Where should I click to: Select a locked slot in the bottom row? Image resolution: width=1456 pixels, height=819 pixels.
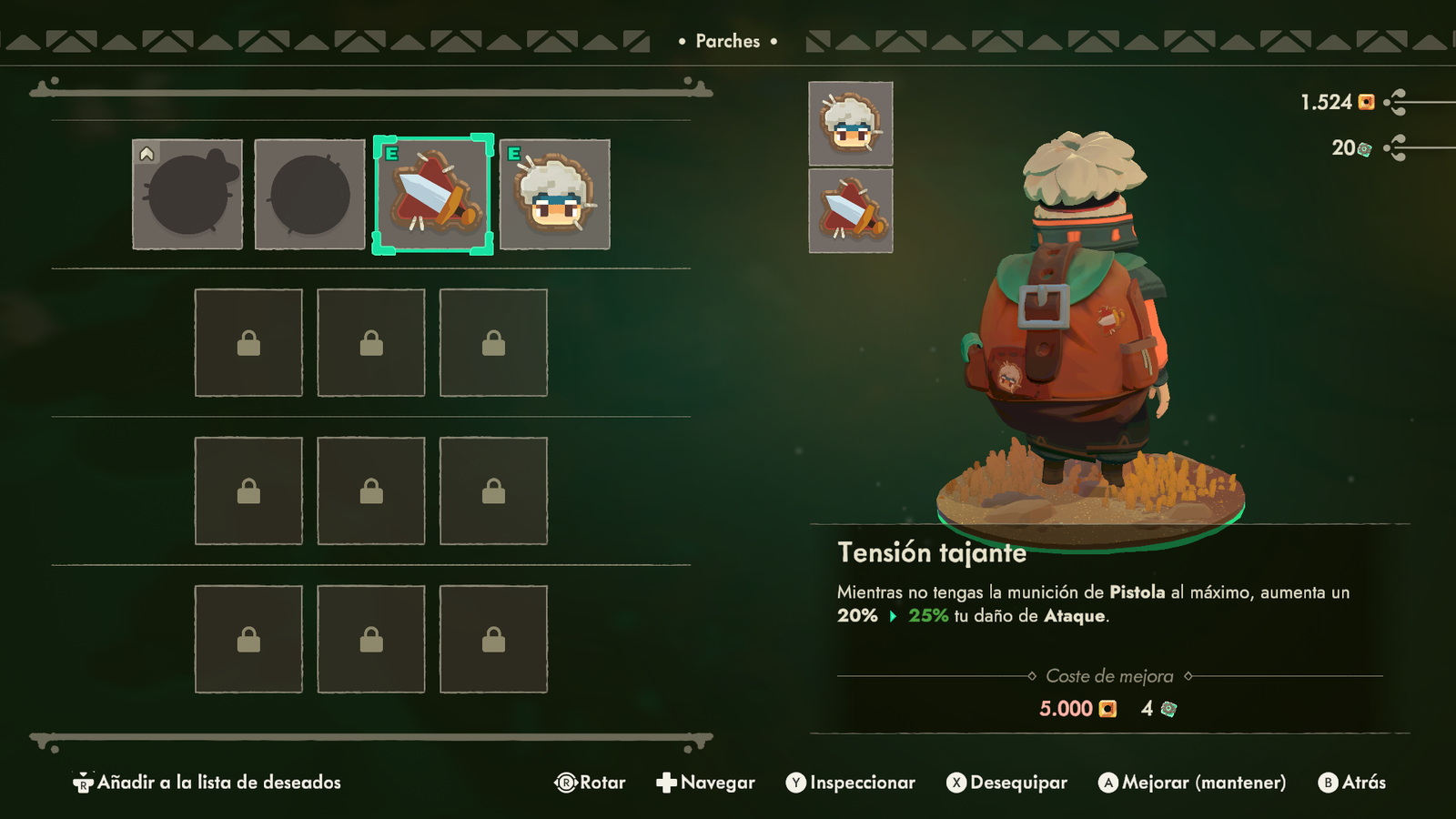(x=370, y=638)
